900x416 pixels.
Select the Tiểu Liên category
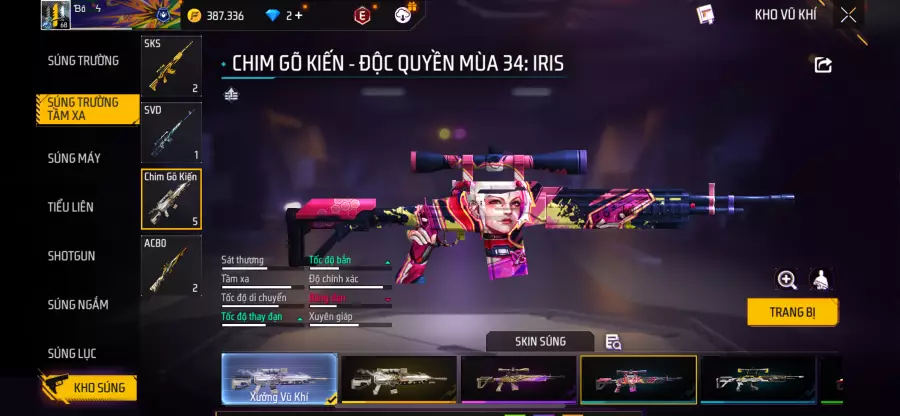pyautogui.click(x=71, y=207)
